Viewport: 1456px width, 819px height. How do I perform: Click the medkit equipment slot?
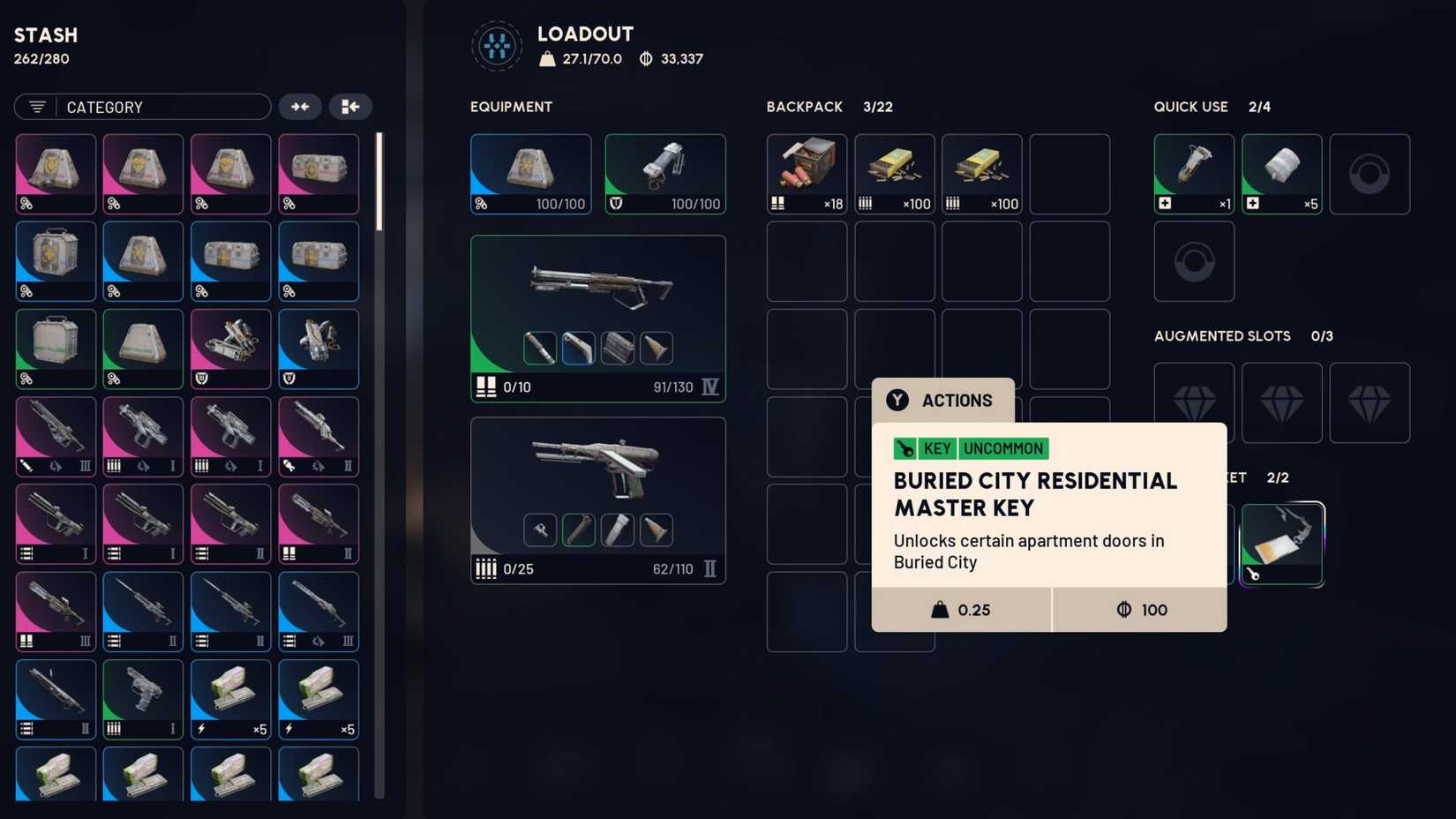tap(530, 173)
